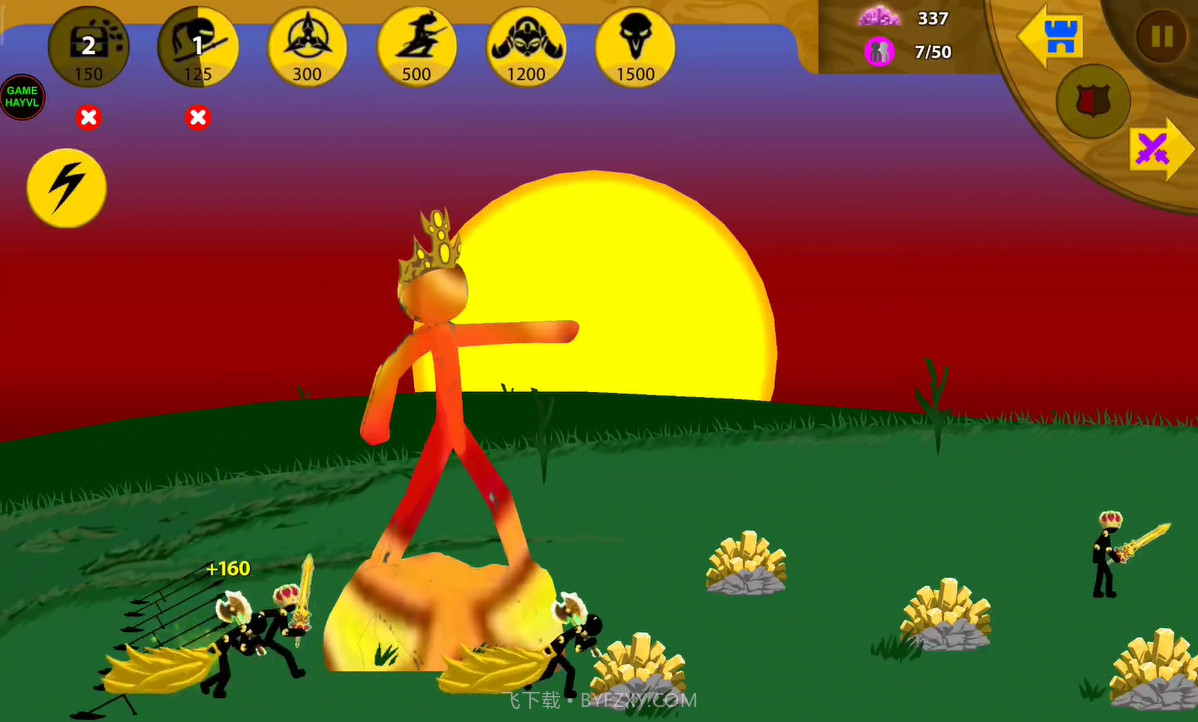Summon the Magikill for 1200 gold

(526, 48)
